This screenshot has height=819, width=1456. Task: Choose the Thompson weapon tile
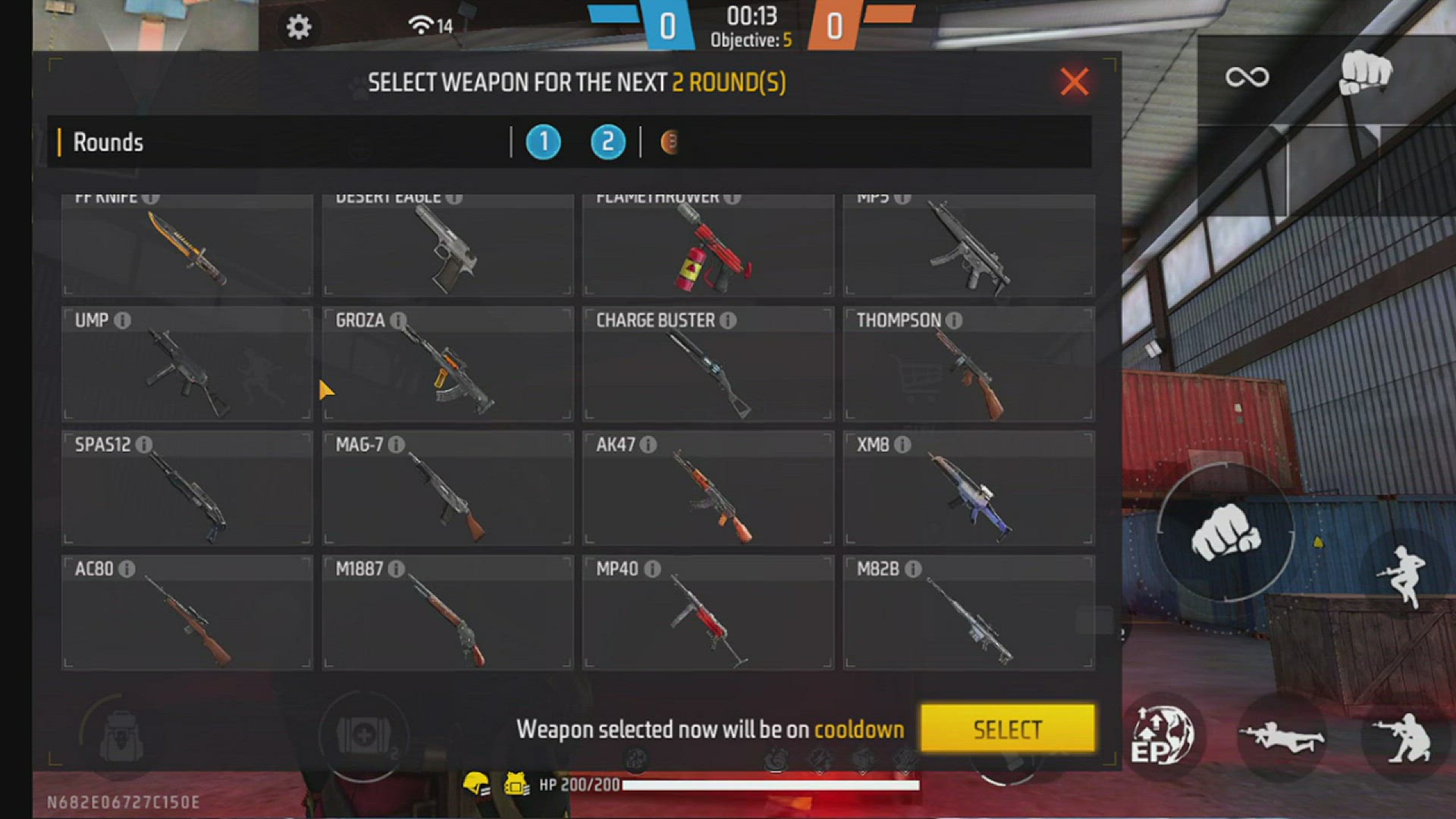tap(968, 364)
